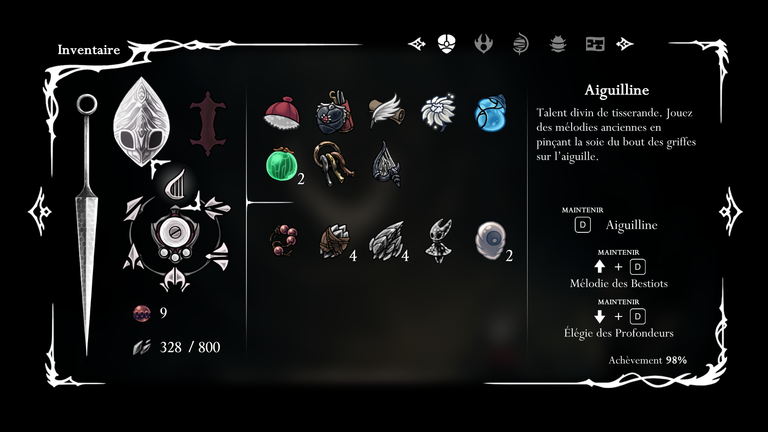
Task: Switch to the bug-shaped journal tab
Action: pyautogui.click(x=558, y=44)
